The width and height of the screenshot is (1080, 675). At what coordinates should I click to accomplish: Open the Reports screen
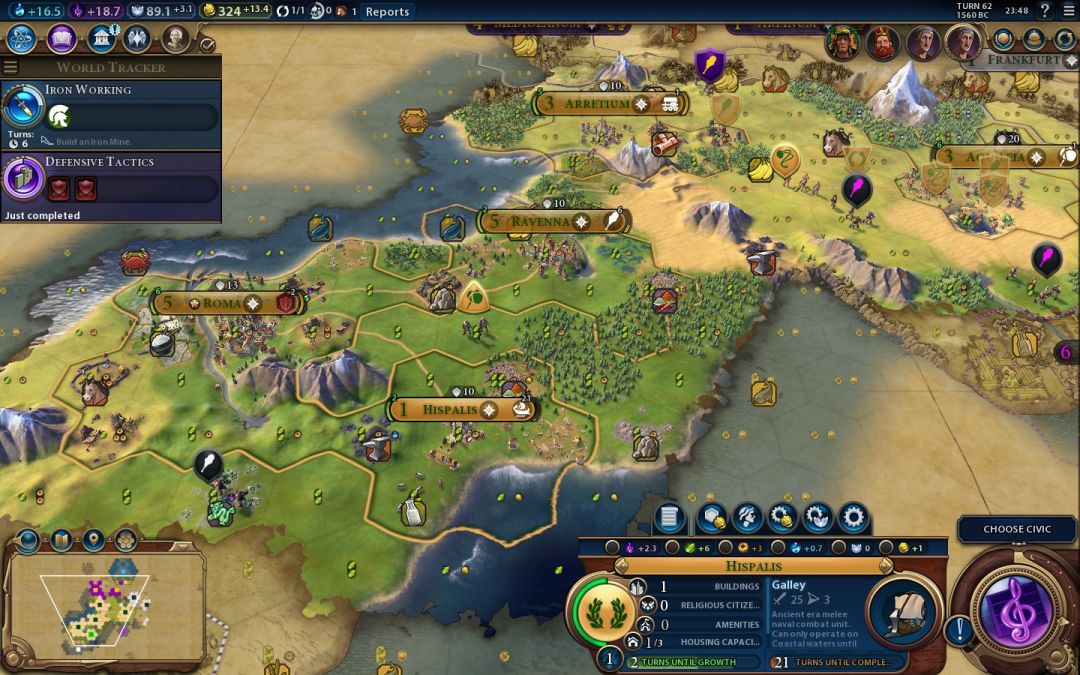tap(387, 11)
